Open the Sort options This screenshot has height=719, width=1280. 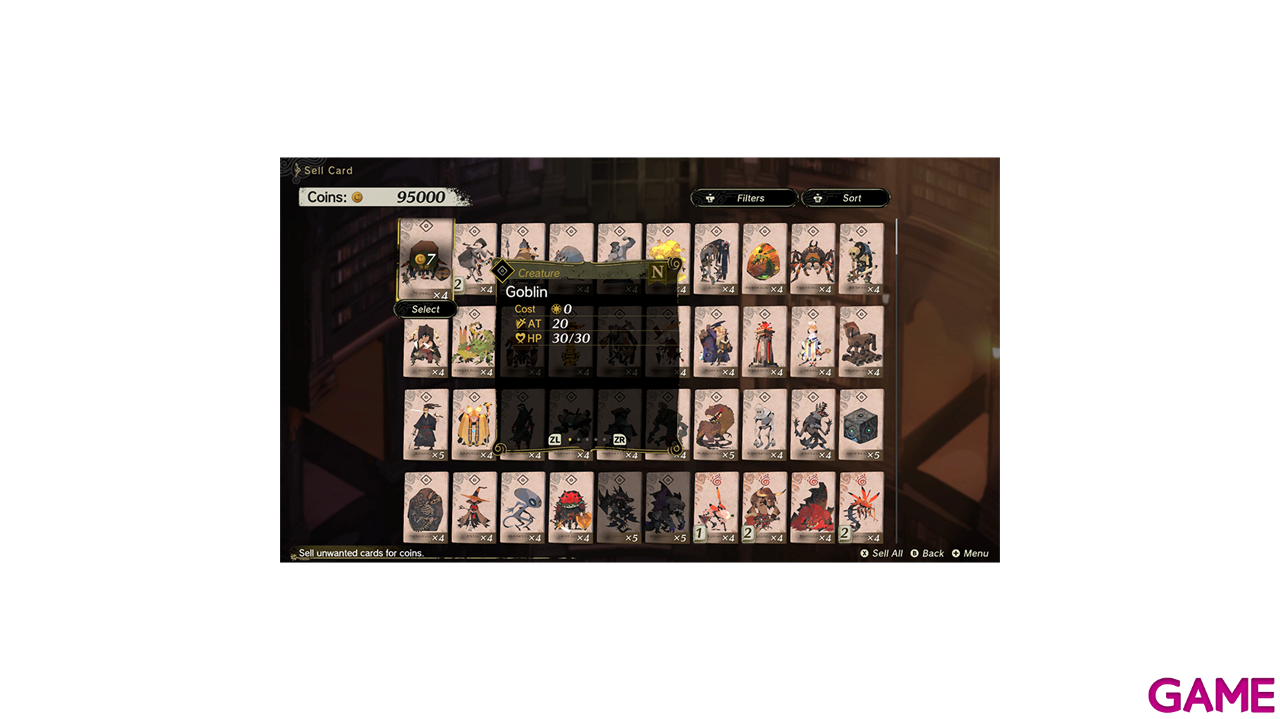point(845,198)
